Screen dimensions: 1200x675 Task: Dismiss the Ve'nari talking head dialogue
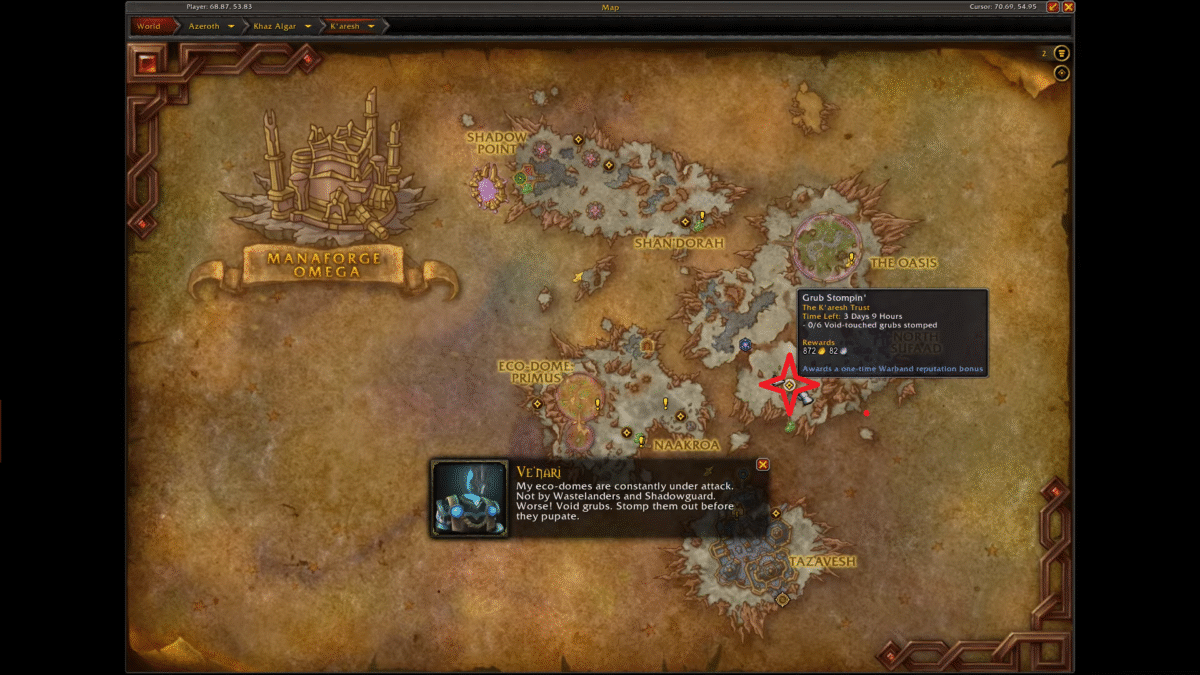click(x=763, y=464)
